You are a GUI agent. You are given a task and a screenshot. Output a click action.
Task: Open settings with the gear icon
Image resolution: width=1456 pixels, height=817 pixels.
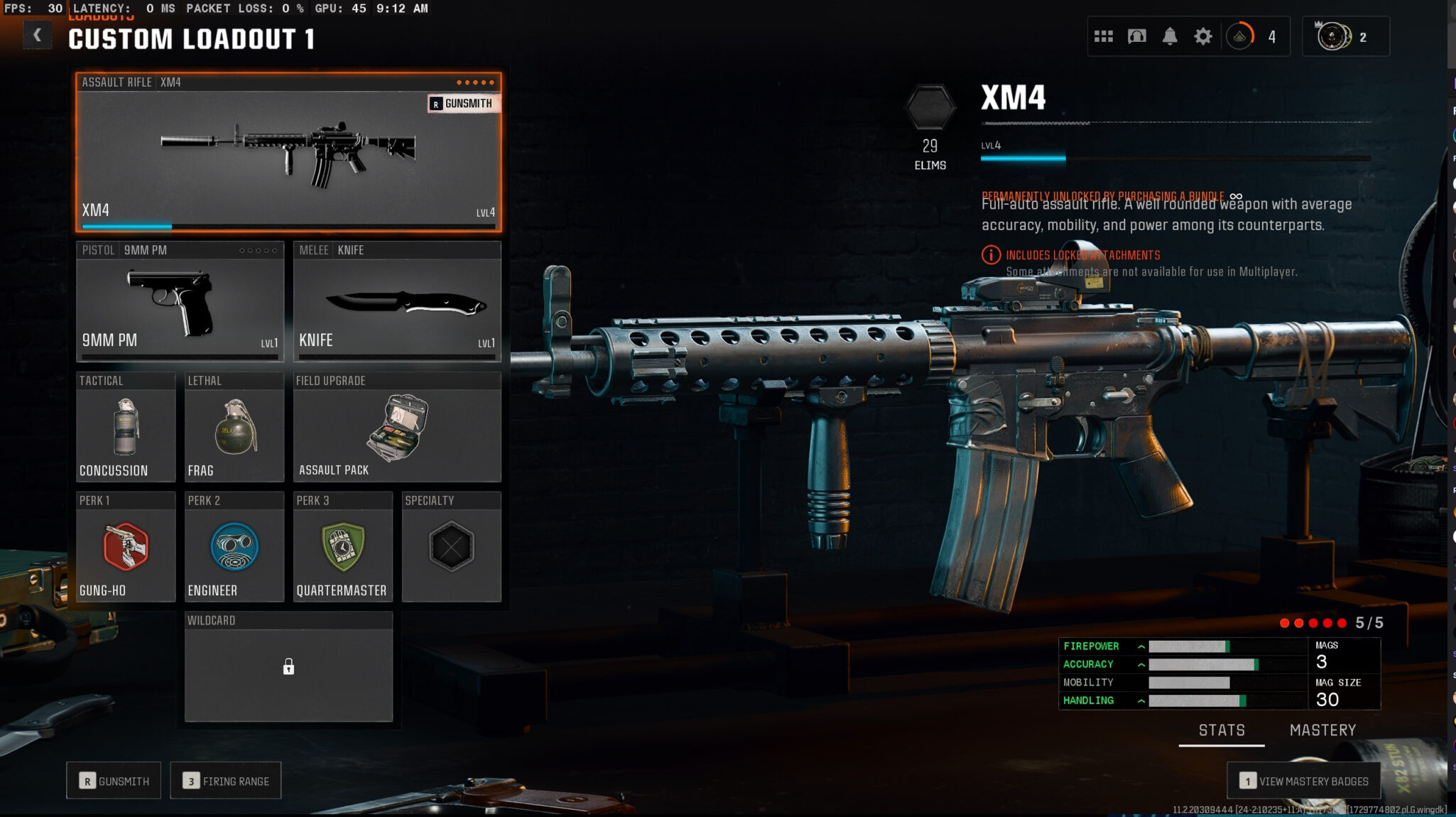1202,36
